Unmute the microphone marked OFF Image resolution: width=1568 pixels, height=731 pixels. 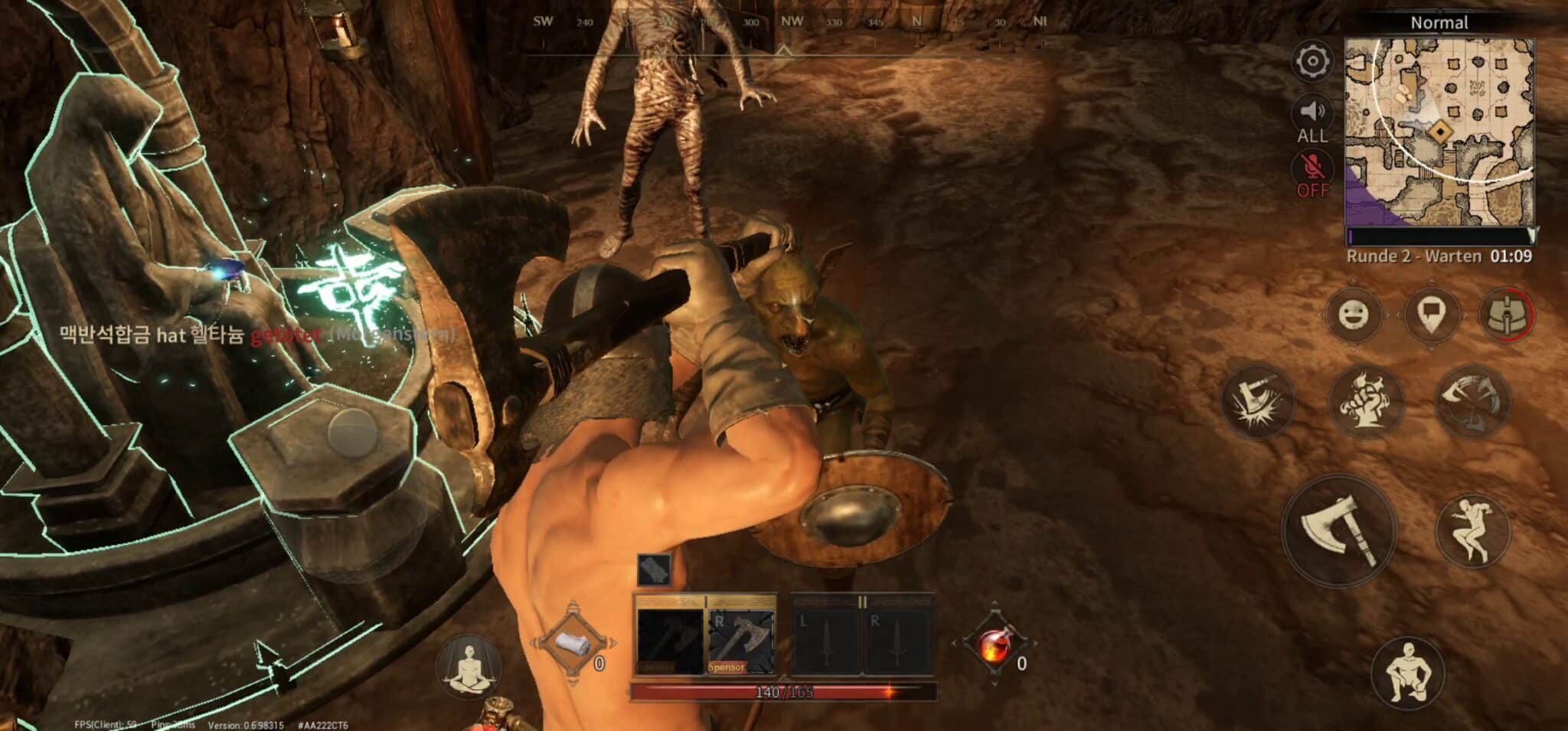click(x=1312, y=175)
